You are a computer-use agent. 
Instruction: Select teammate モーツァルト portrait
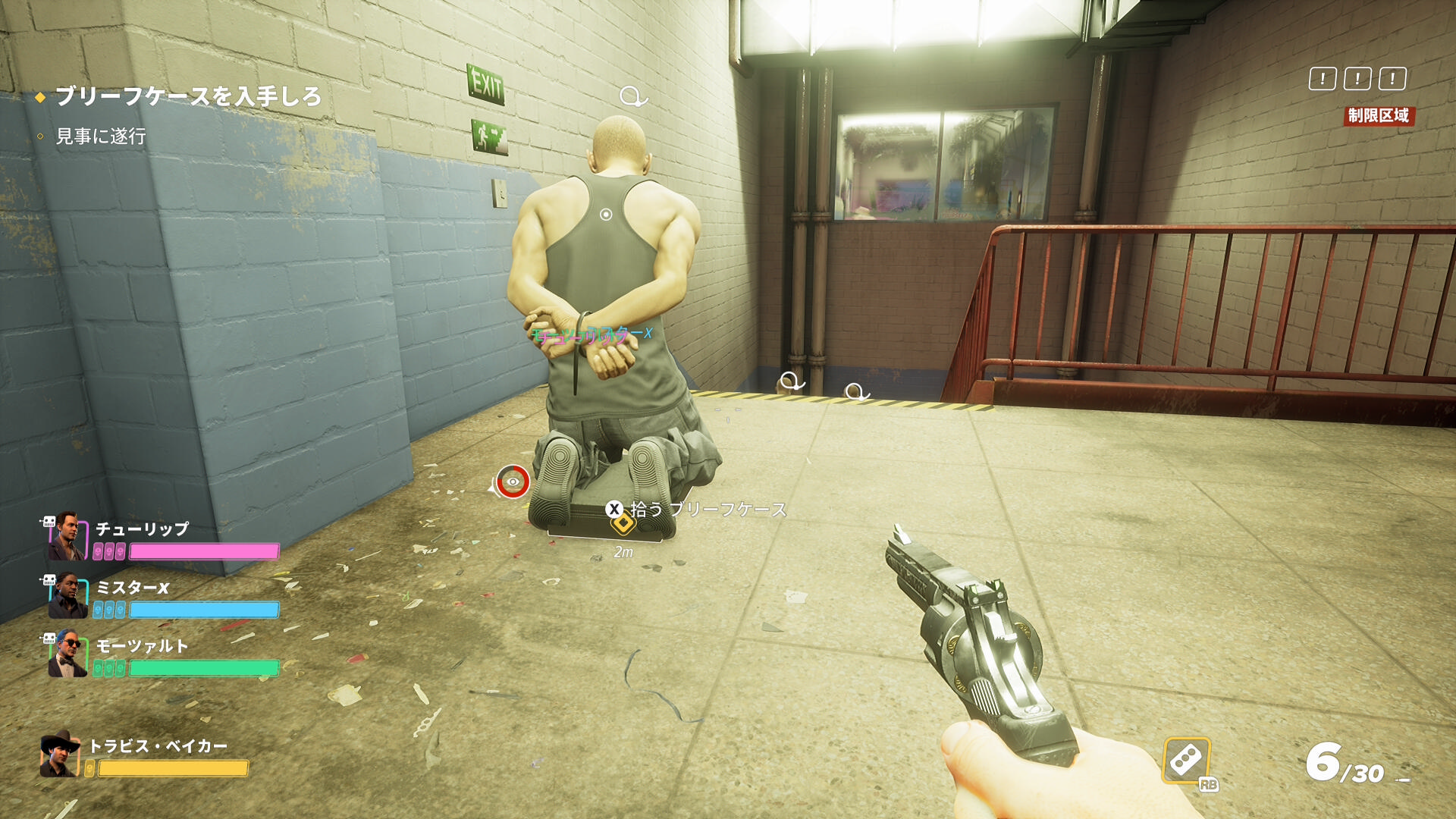tap(66, 654)
